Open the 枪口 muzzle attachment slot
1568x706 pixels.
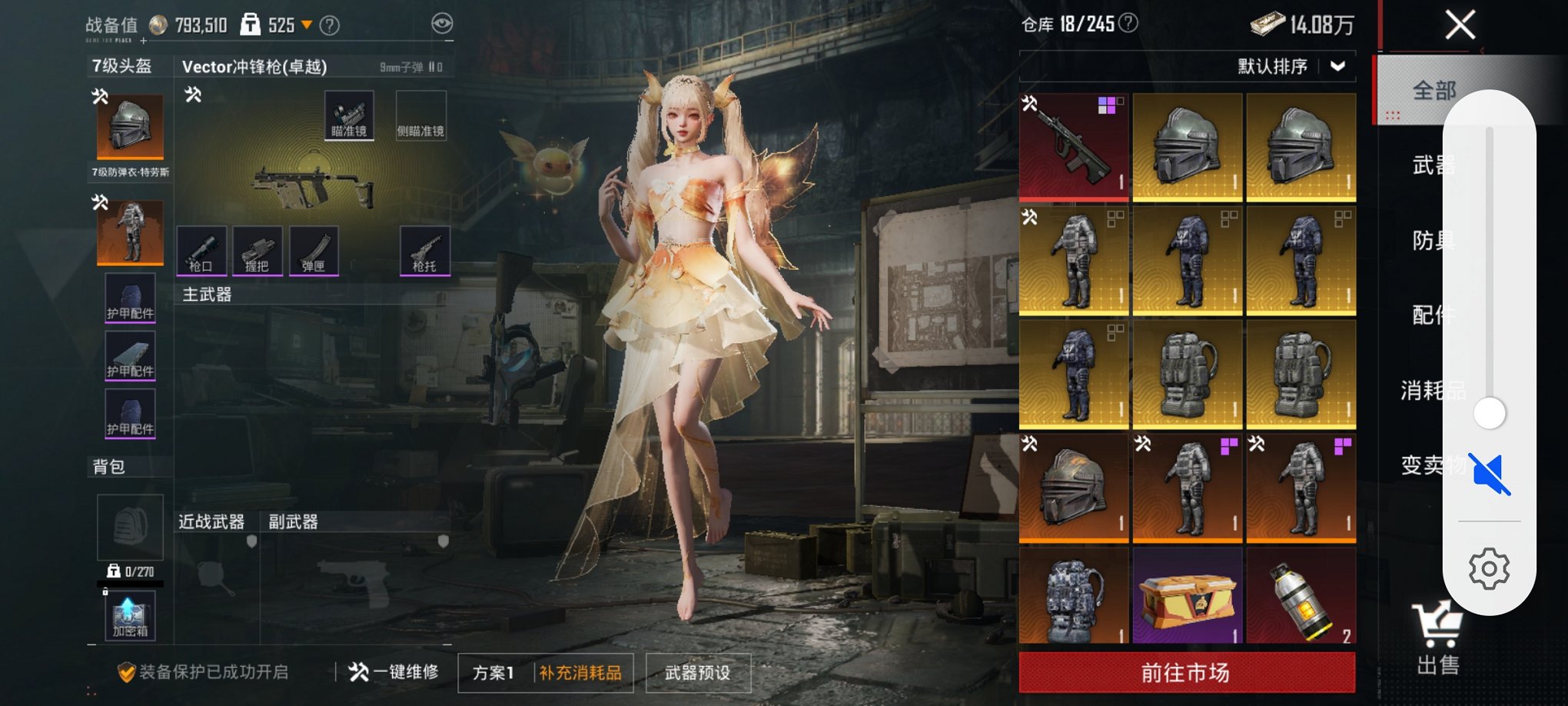click(x=202, y=251)
